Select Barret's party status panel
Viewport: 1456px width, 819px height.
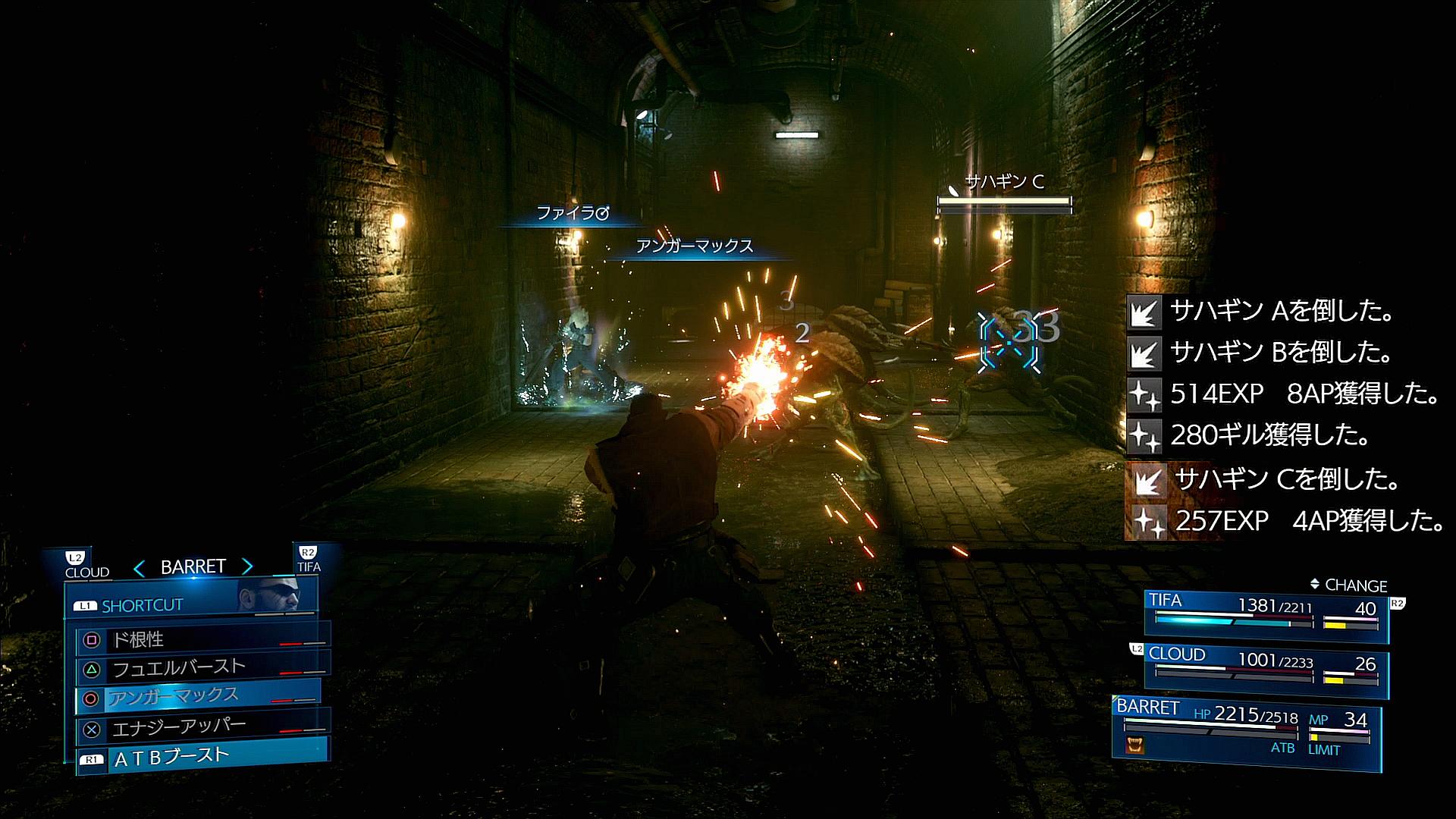(1245, 728)
